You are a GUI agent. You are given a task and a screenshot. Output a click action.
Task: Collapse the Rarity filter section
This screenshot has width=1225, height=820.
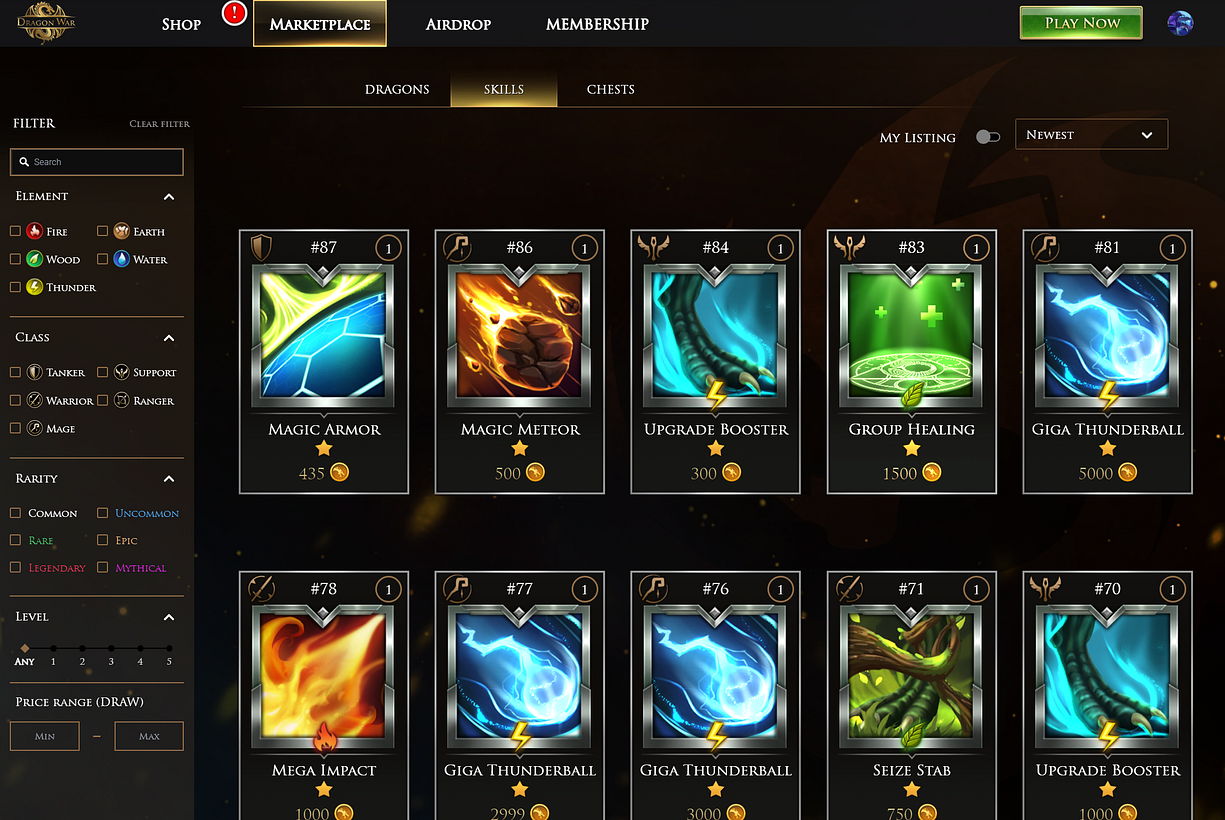169,479
